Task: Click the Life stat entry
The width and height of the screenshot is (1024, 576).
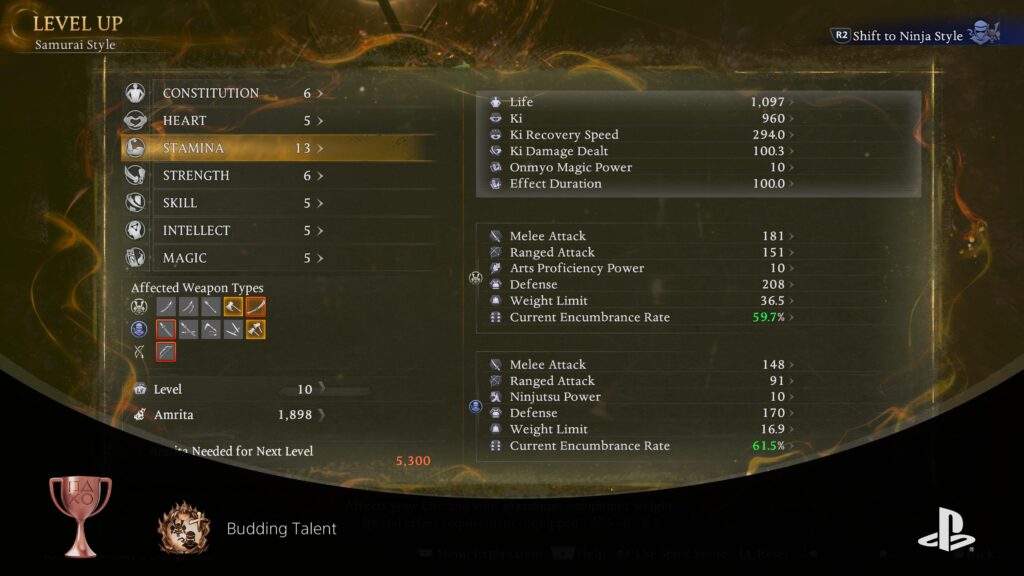Action: coord(640,102)
